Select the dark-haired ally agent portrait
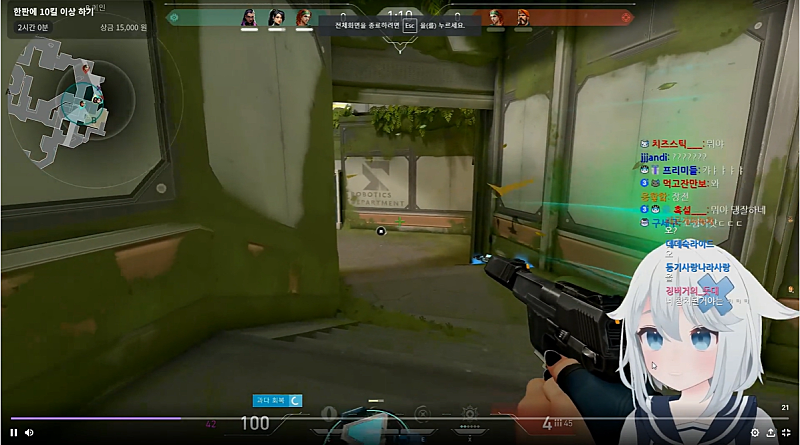 (x=276, y=17)
